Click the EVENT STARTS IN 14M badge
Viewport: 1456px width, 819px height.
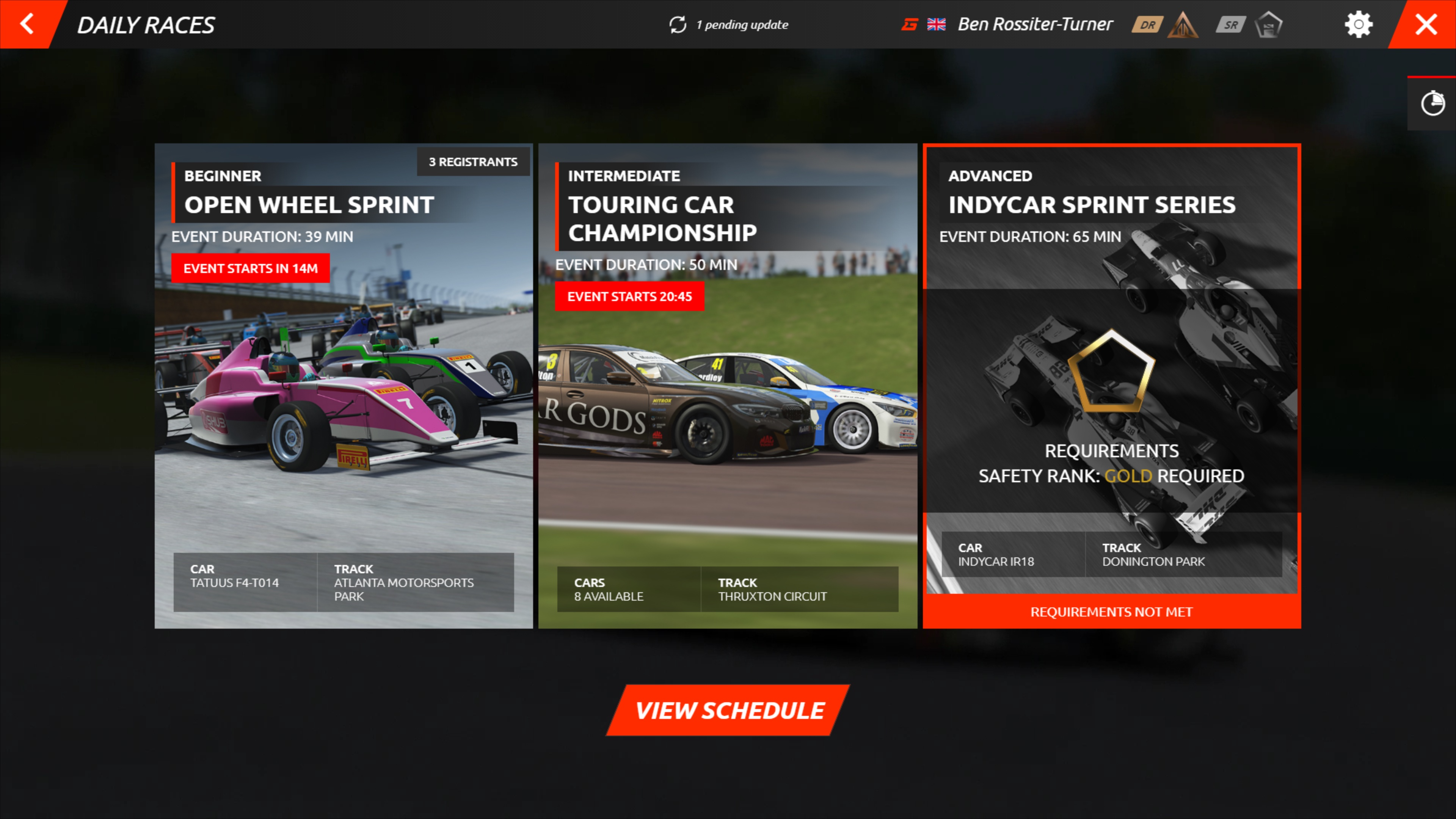click(250, 268)
